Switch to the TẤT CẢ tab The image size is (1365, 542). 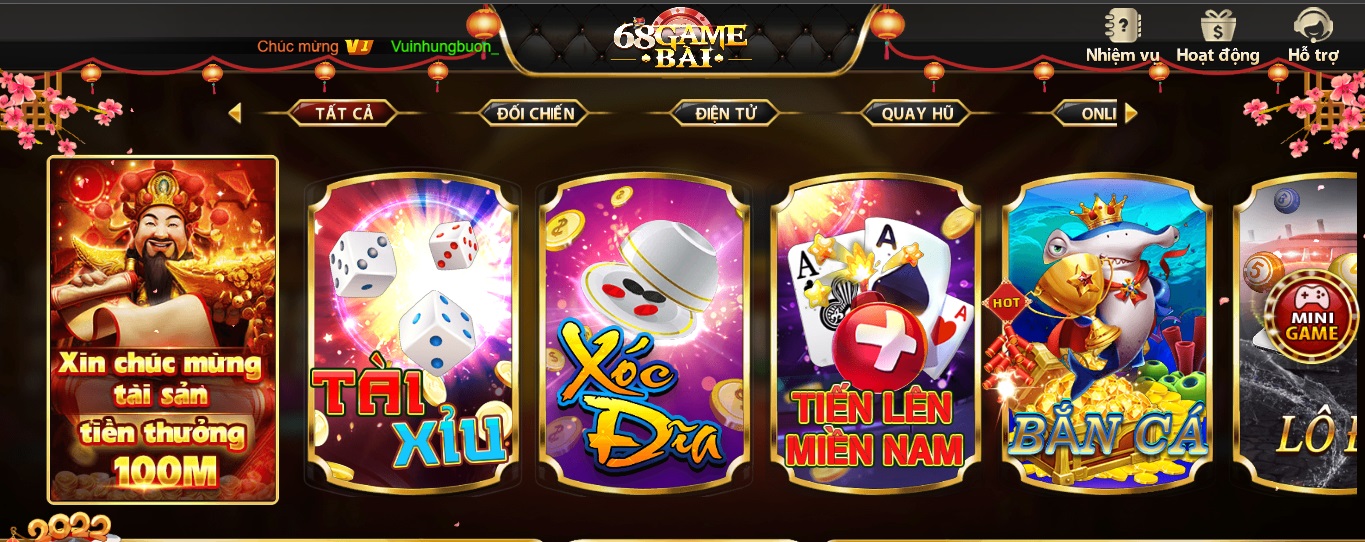(x=344, y=113)
